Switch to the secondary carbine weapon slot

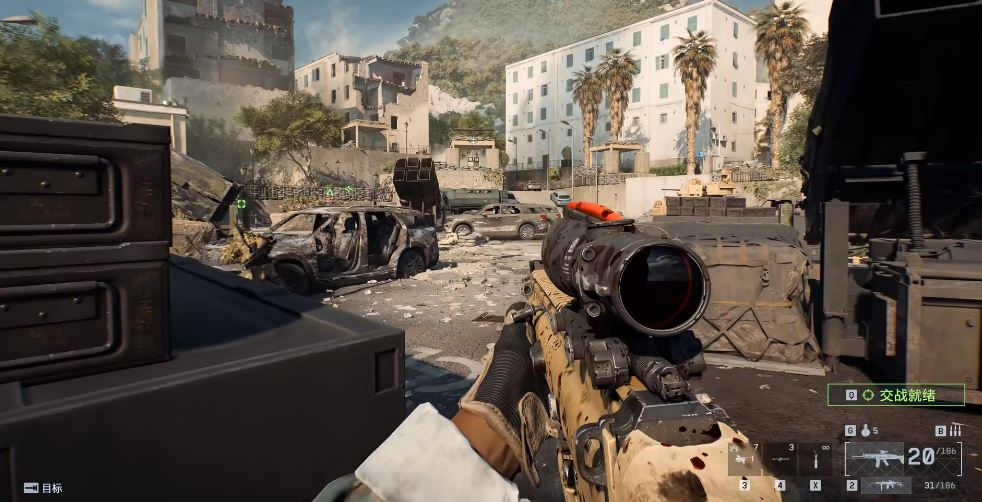(887, 485)
